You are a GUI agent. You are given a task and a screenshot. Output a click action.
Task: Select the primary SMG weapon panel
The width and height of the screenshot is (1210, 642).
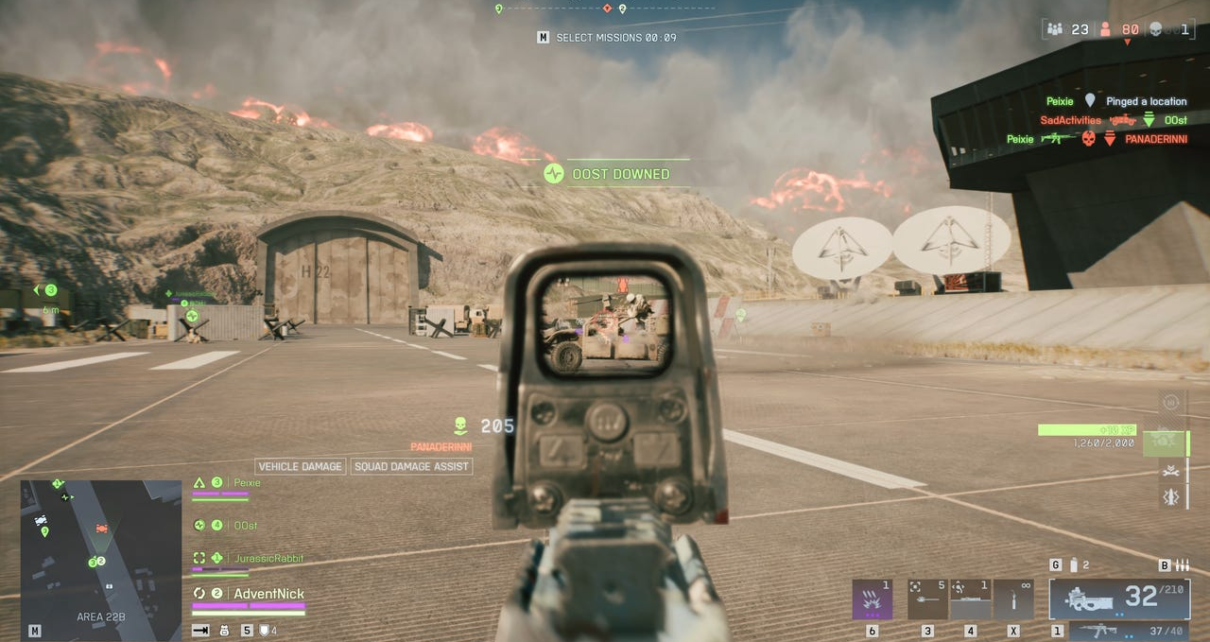[x=1119, y=598]
